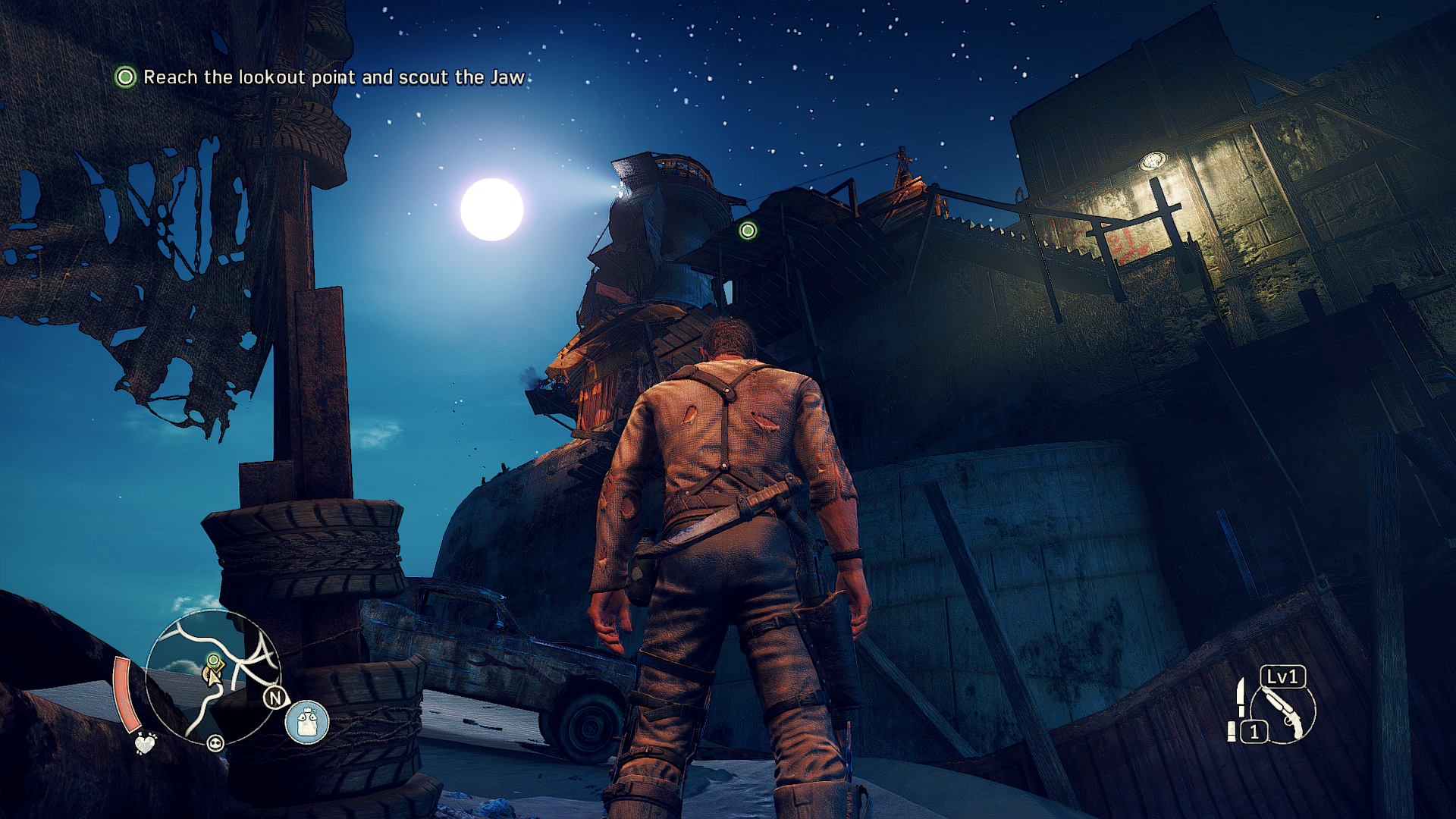
Task: Select the green objective waypoint marker
Action: click(x=748, y=231)
